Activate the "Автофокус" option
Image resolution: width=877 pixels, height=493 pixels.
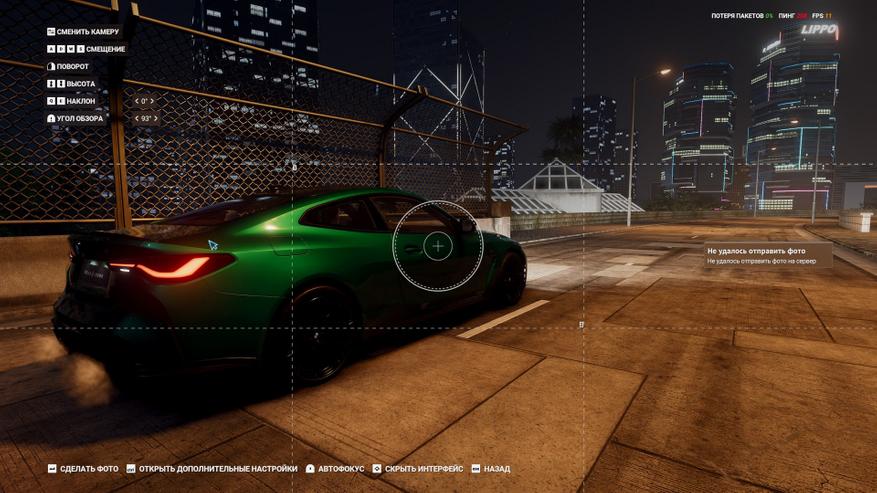point(335,468)
